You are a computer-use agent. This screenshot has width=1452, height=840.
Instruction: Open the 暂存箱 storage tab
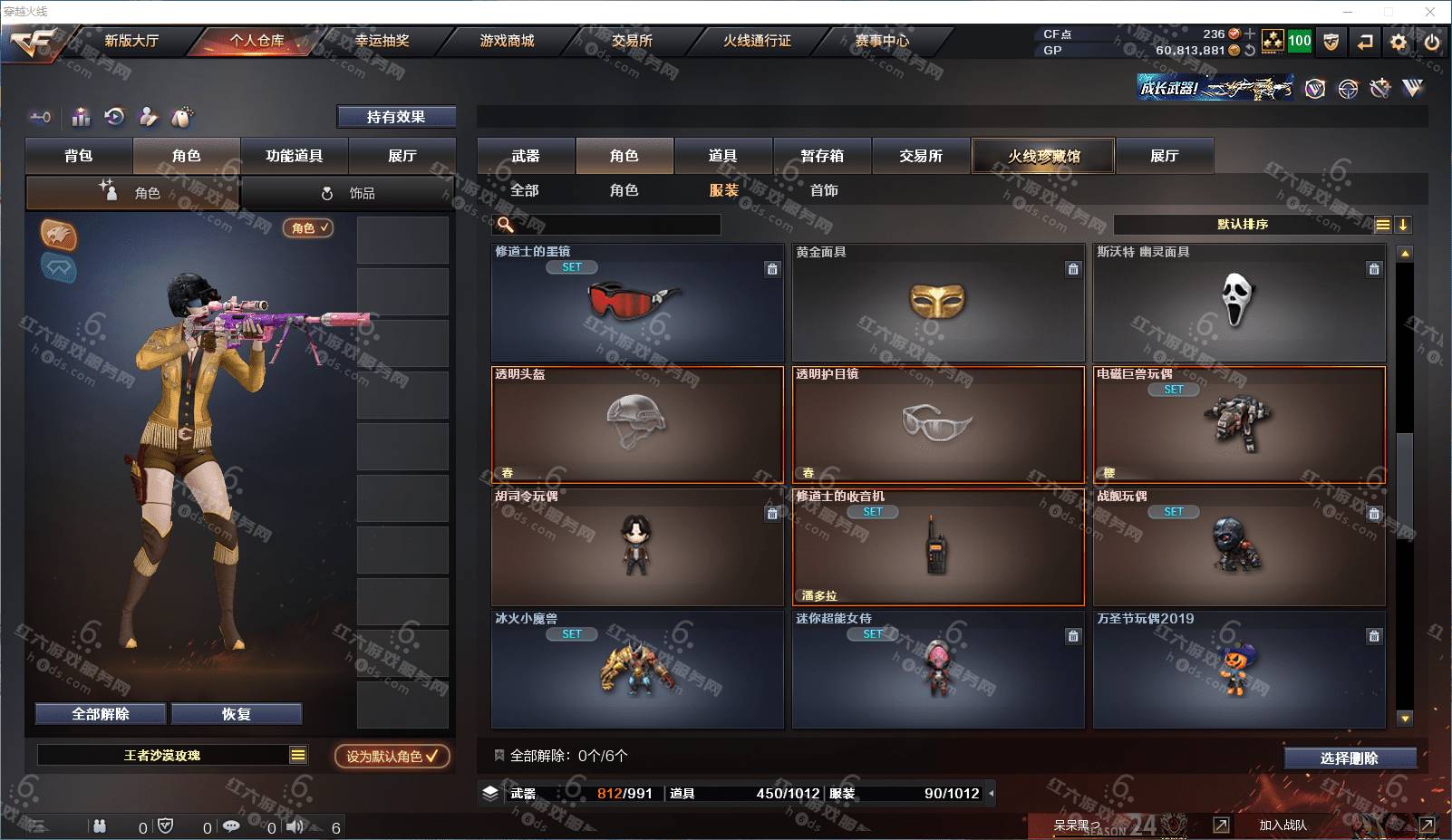click(x=822, y=156)
